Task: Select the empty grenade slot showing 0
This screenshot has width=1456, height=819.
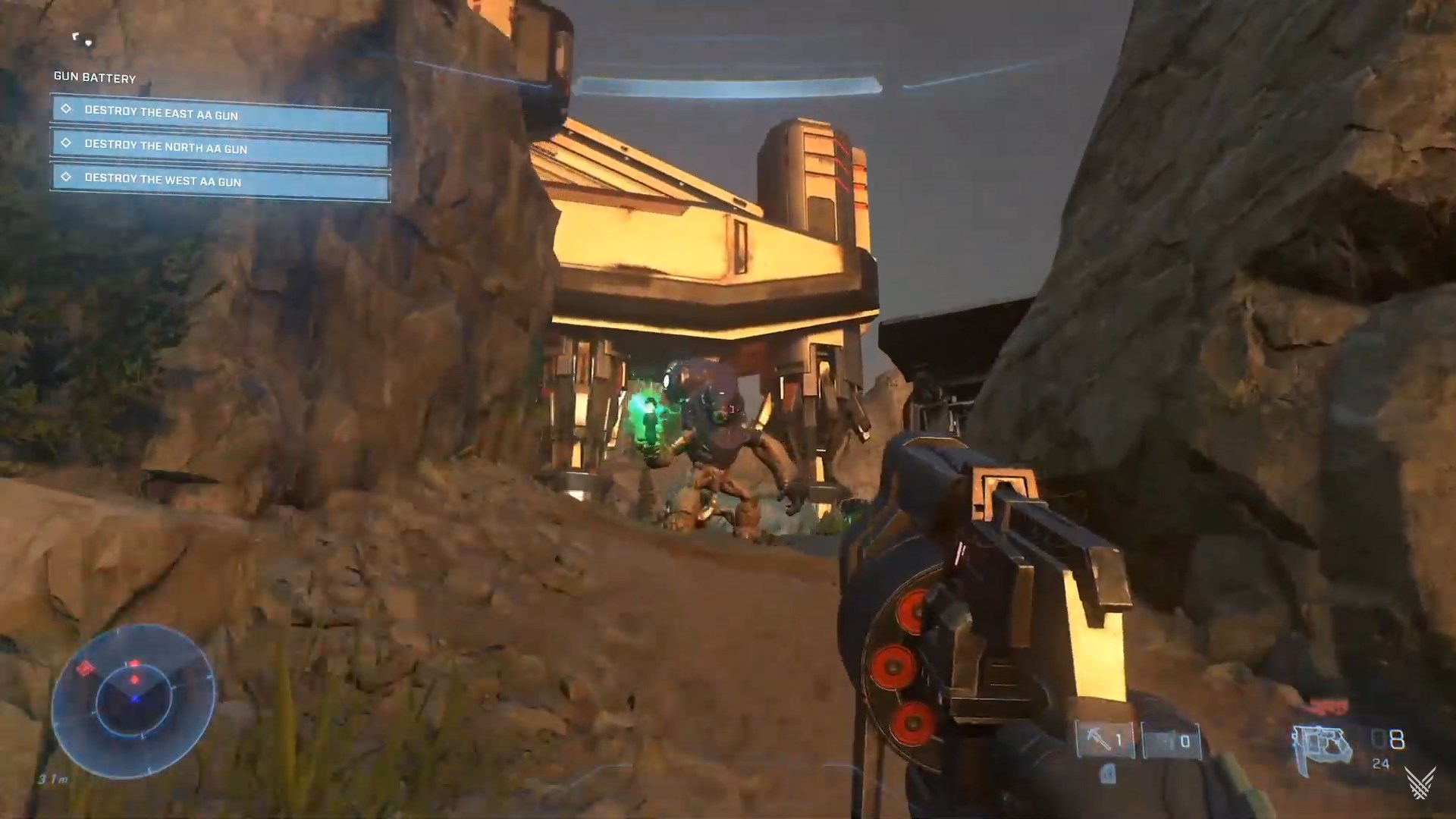Action: [1172, 741]
